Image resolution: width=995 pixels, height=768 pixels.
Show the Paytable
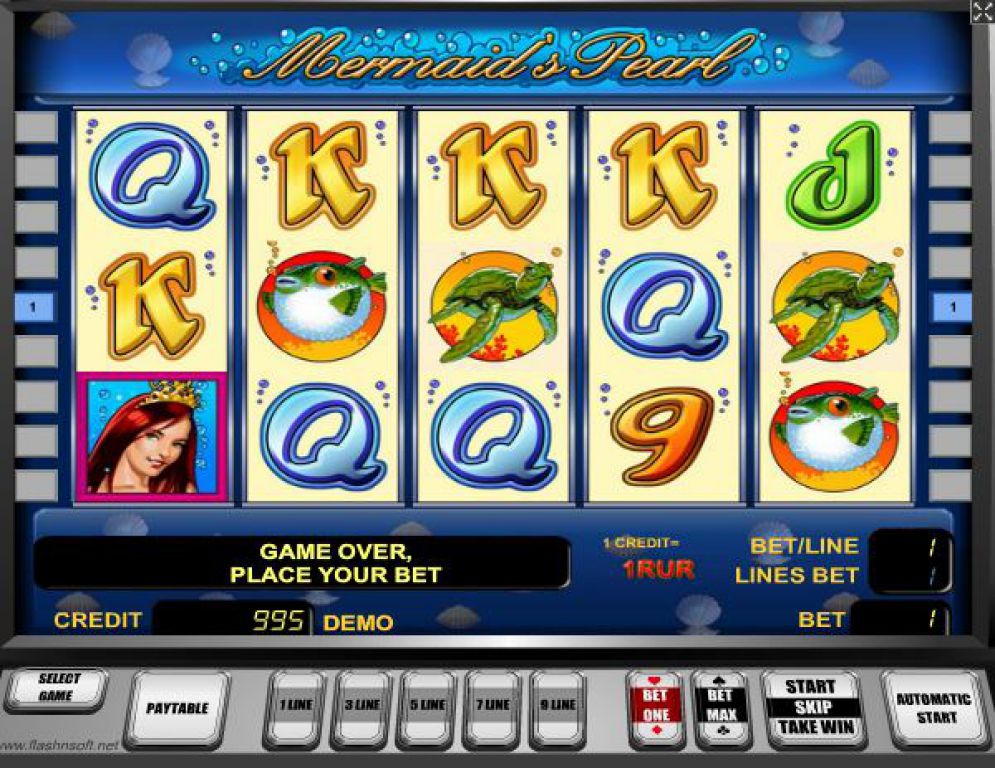coord(178,708)
